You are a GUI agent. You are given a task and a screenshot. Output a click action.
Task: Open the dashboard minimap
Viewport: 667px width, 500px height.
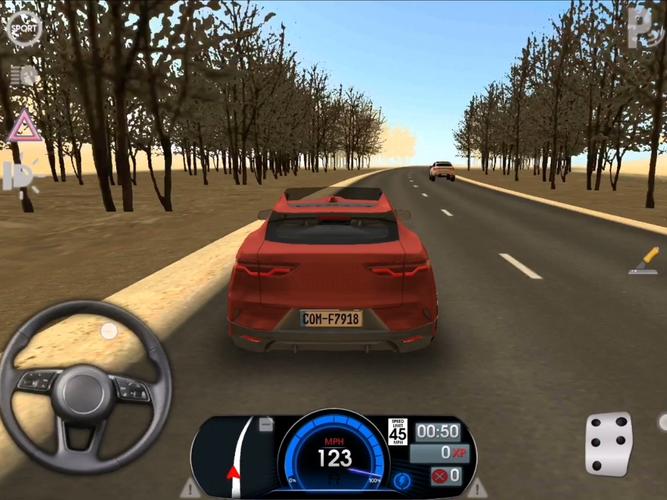233,456
